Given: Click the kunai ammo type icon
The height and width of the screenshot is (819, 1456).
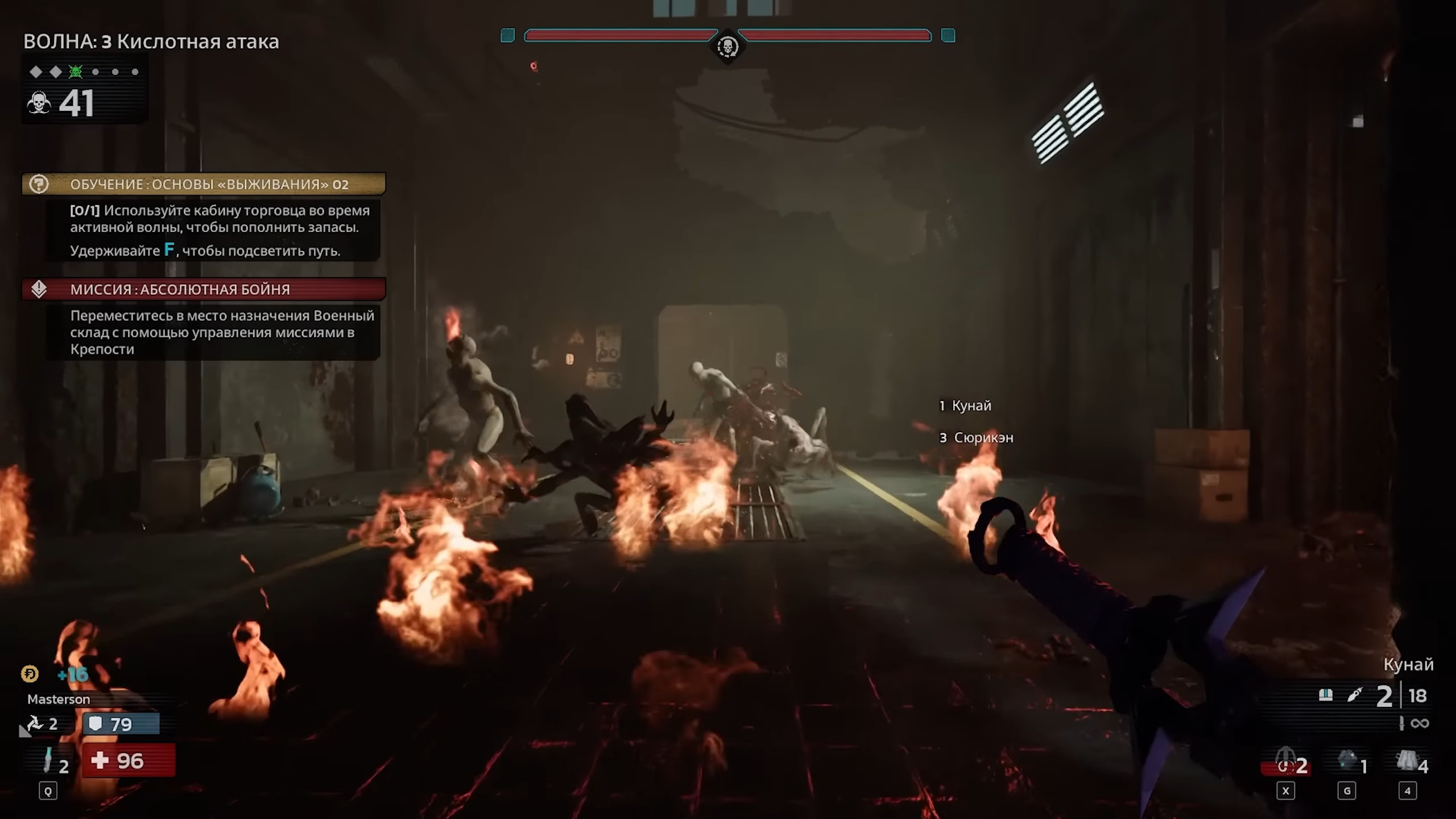Looking at the screenshot, I should (1355, 695).
